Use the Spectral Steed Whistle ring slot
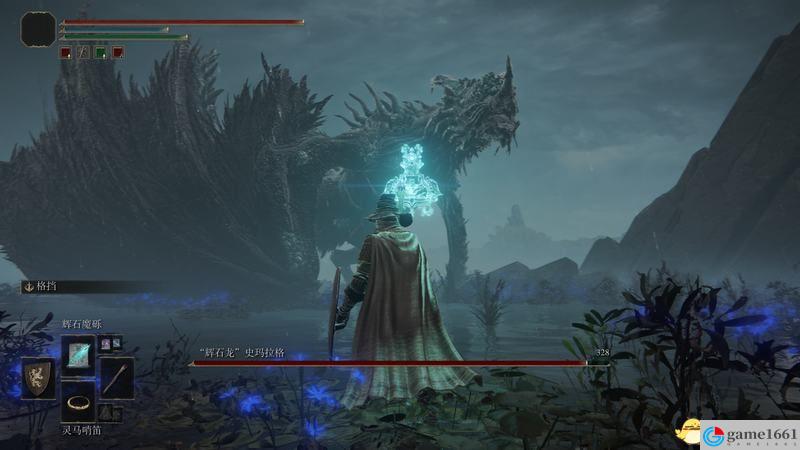The image size is (800, 450). pos(78,402)
